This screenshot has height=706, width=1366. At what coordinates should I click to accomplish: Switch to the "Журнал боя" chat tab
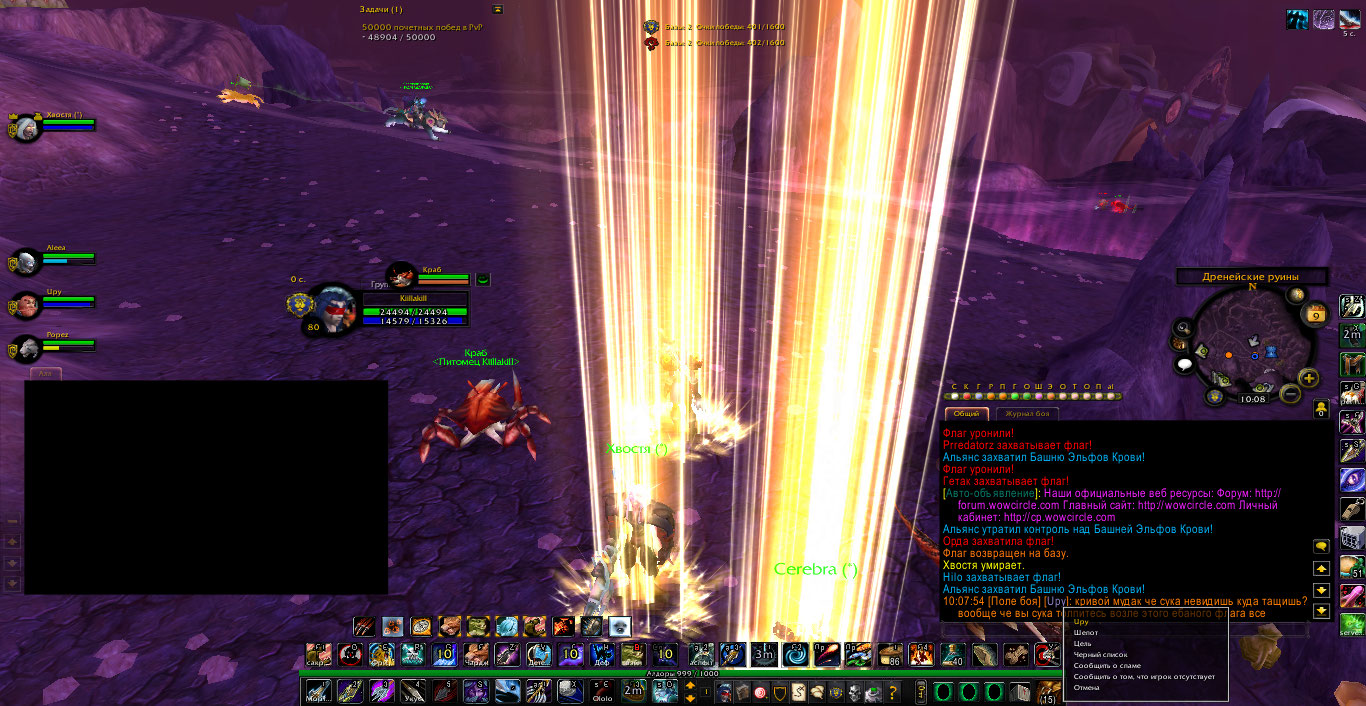1026,414
